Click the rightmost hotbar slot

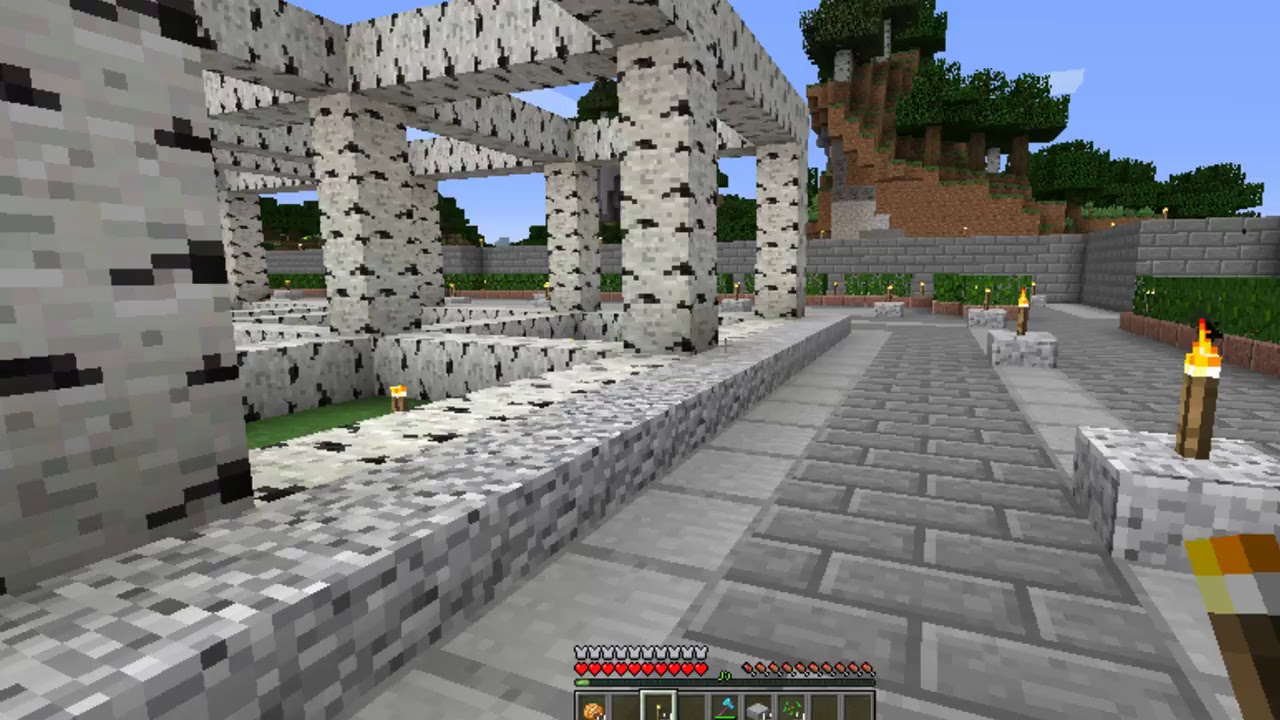pos(858,705)
